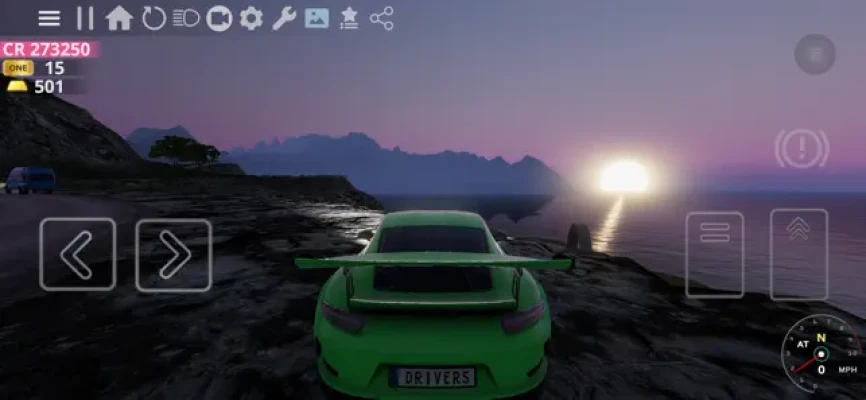Screen dimensions: 866x400
Task: Tap the AT gear indicator on speedometer
Action: coord(803,344)
